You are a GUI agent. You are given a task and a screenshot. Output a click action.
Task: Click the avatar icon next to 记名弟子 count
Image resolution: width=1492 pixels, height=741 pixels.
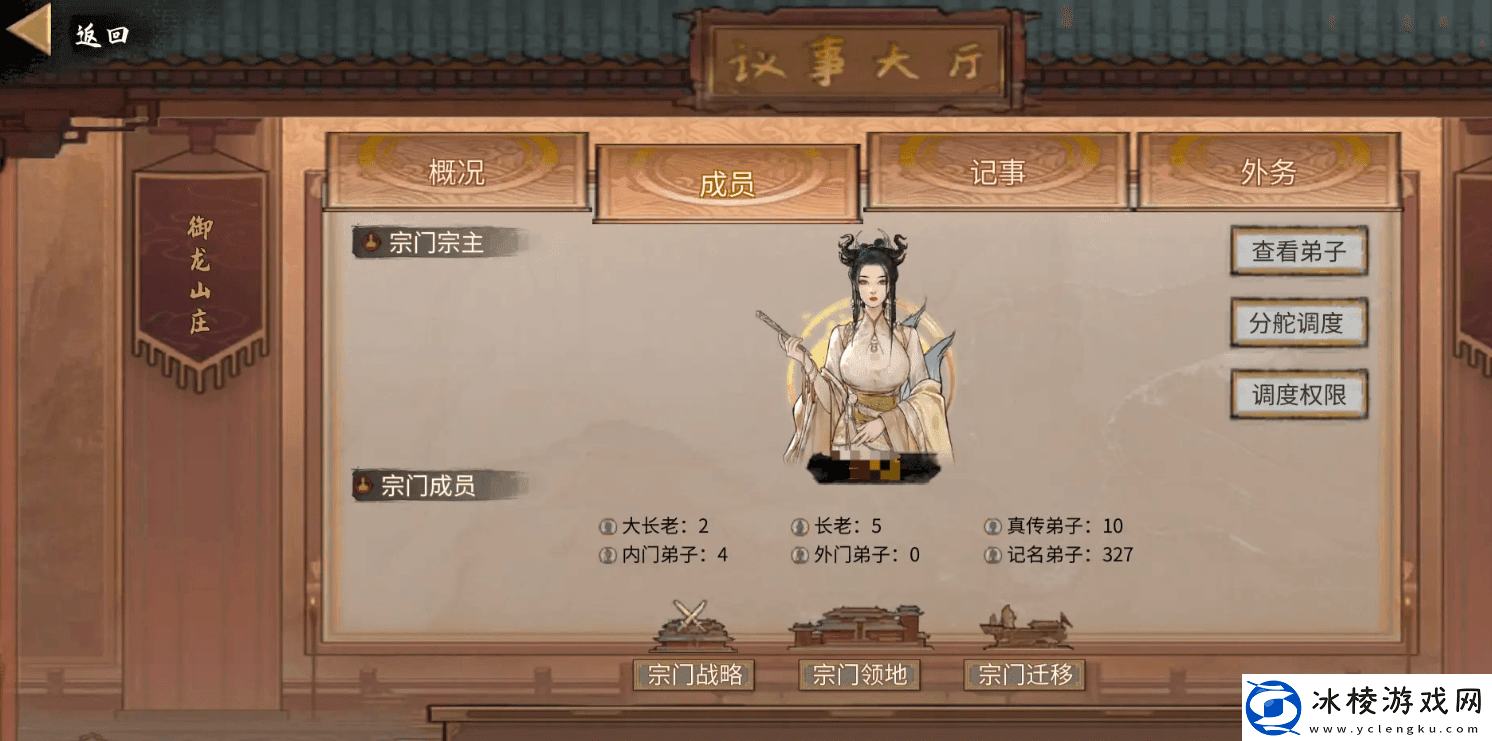tap(991, 554)
